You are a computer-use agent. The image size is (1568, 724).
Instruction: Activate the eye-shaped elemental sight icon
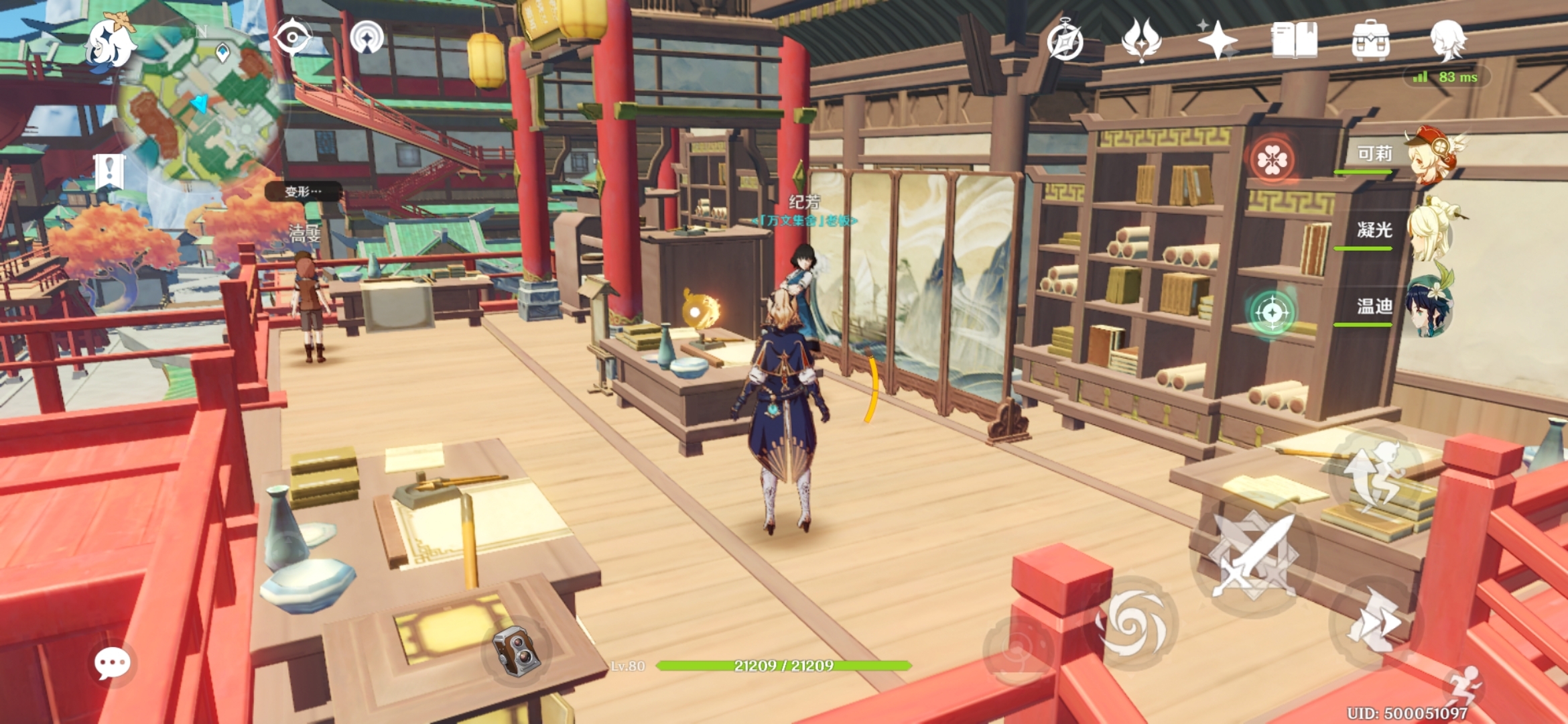(293, 37)
